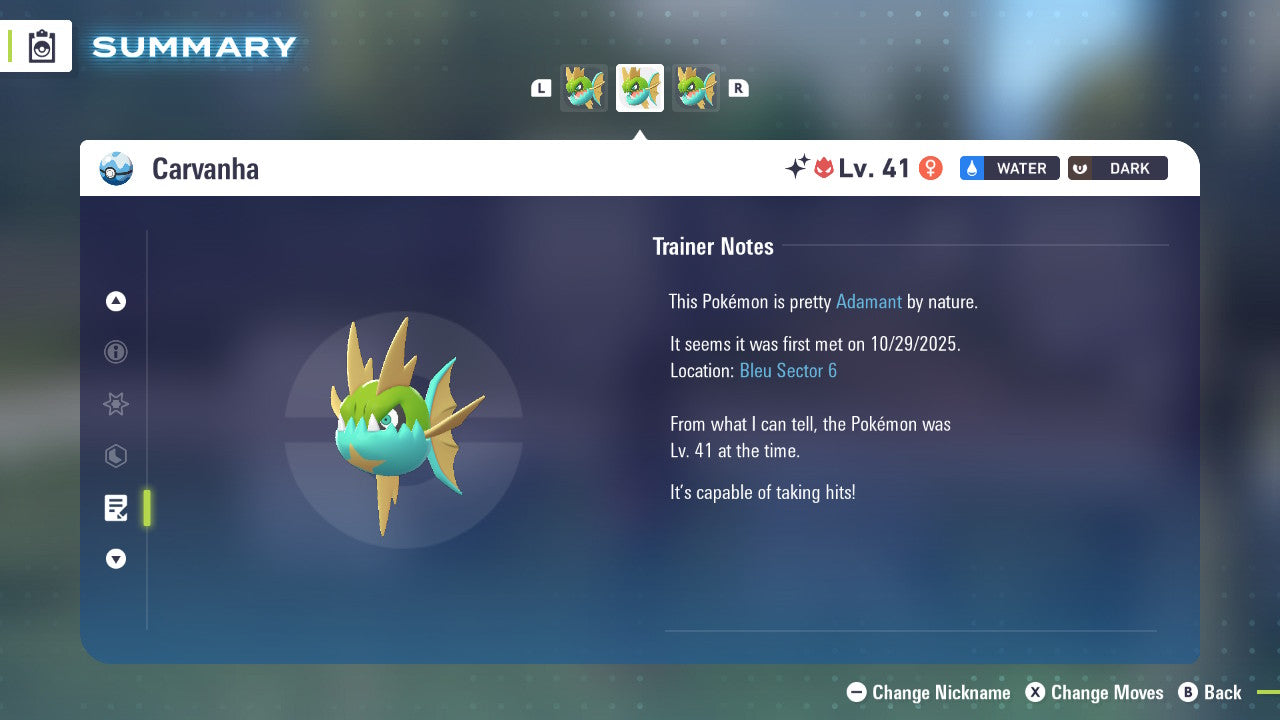The width and height of the screenshot is (1280, 720).
Task: Click the selected Carvanha thumbnail at top
Action: tap(639, 87)
